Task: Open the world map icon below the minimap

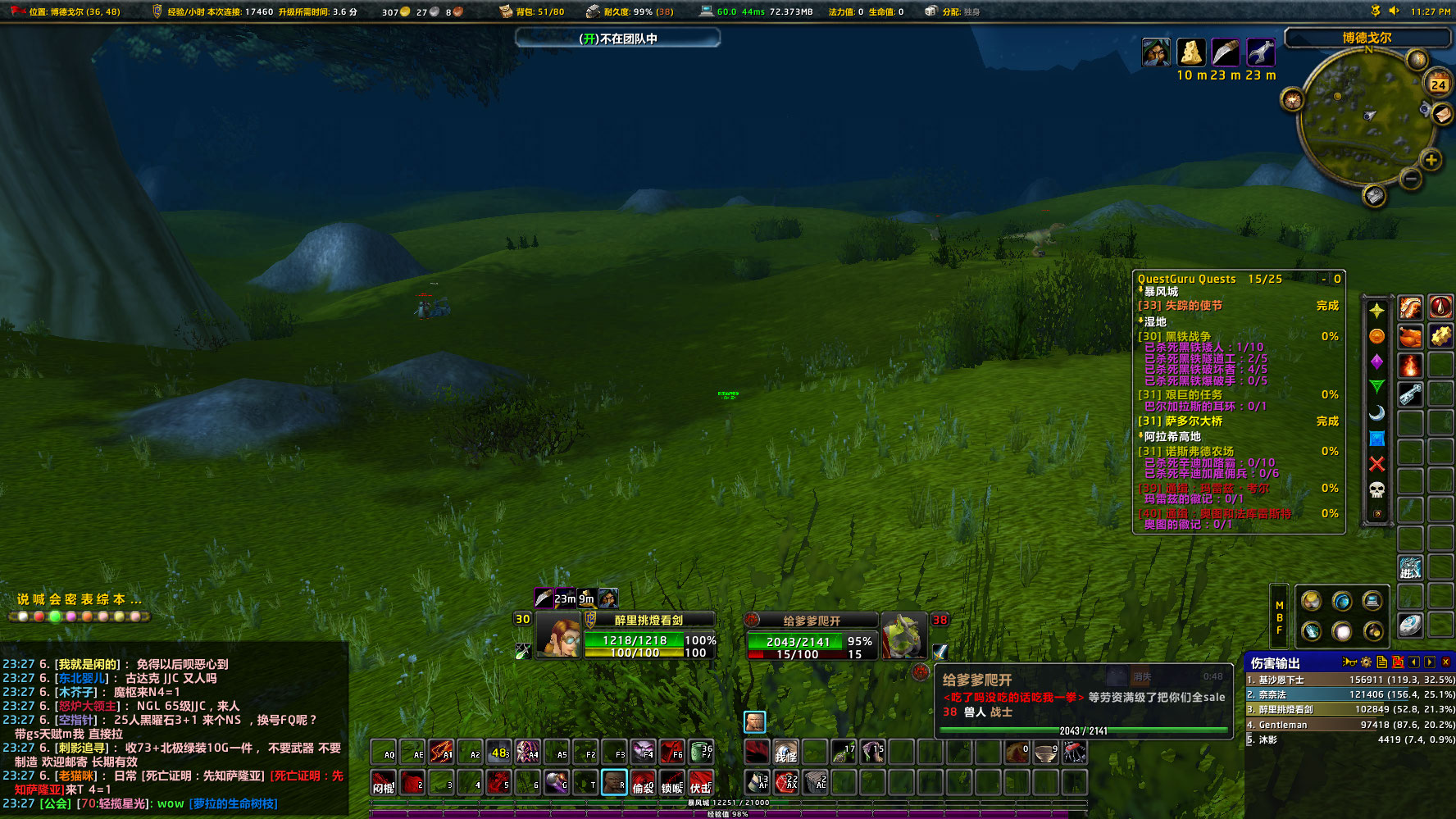Action: tap(1375, 197)
